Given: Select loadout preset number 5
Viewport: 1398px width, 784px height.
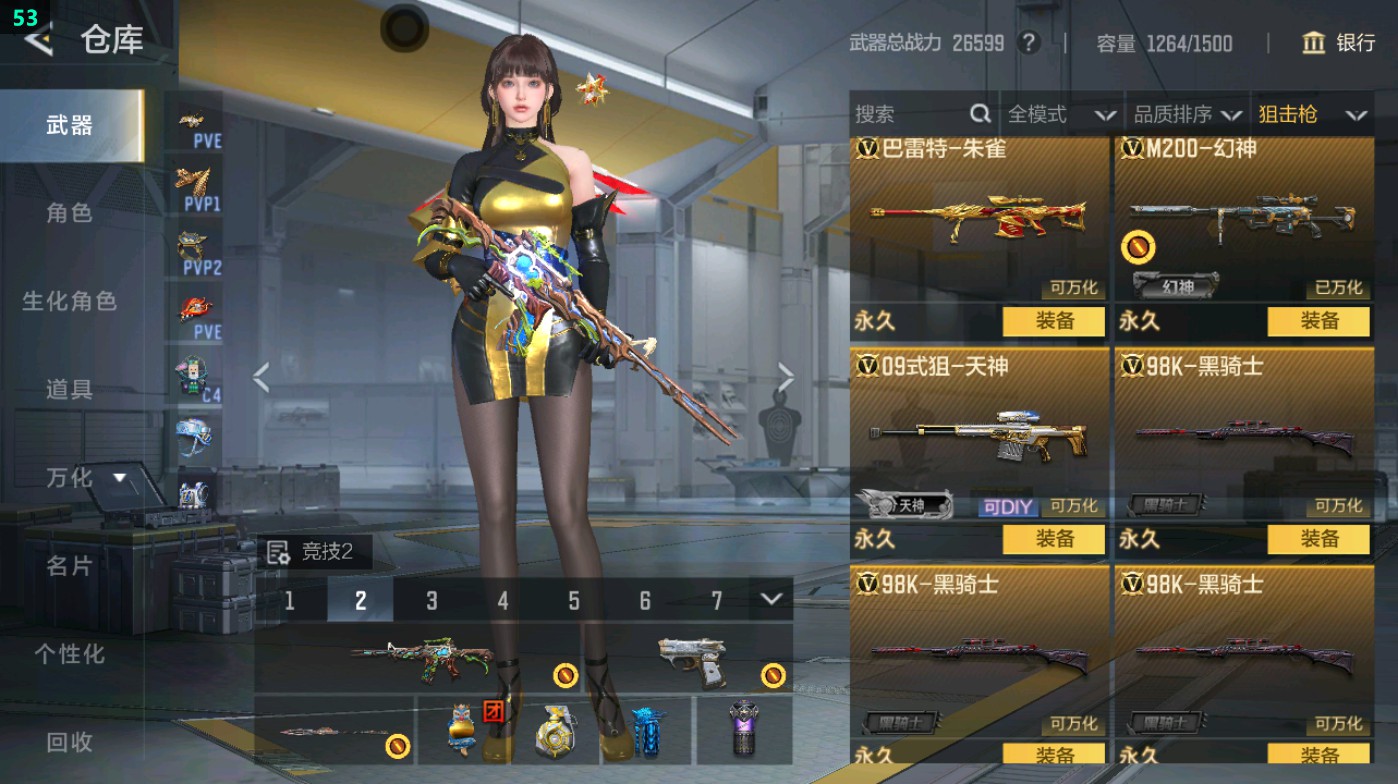Looking at the screenshot, I should pyautogui.click(x=573, y=601).
